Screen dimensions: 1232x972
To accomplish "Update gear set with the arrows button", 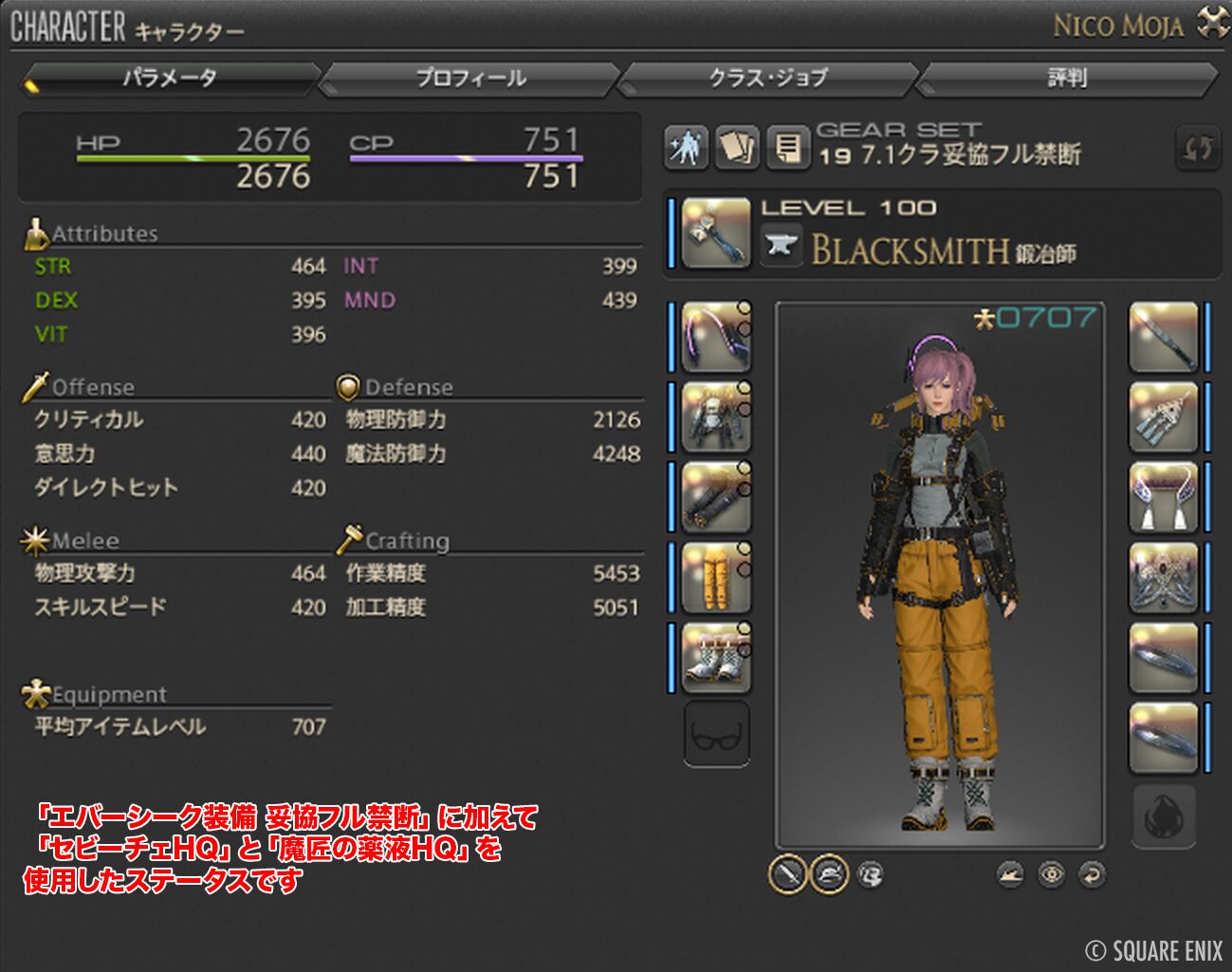I will pos(1197,148).
